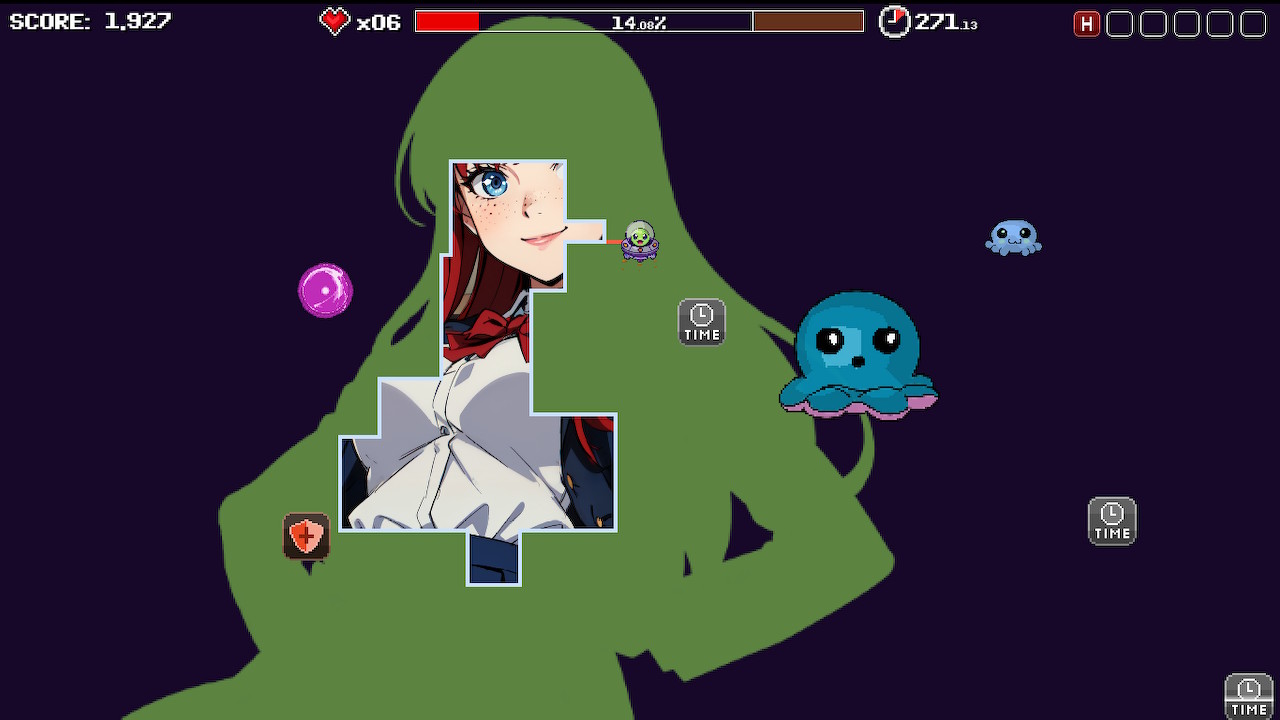
Task: Click the x06 lives counter
Action: pyautogui.click(x=378, y=21)
